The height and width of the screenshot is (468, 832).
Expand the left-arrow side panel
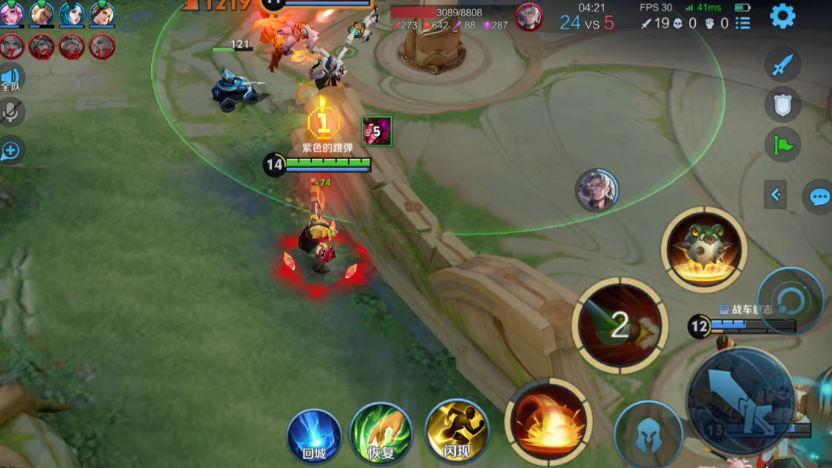pyautogui.click(x=775, y=195)
